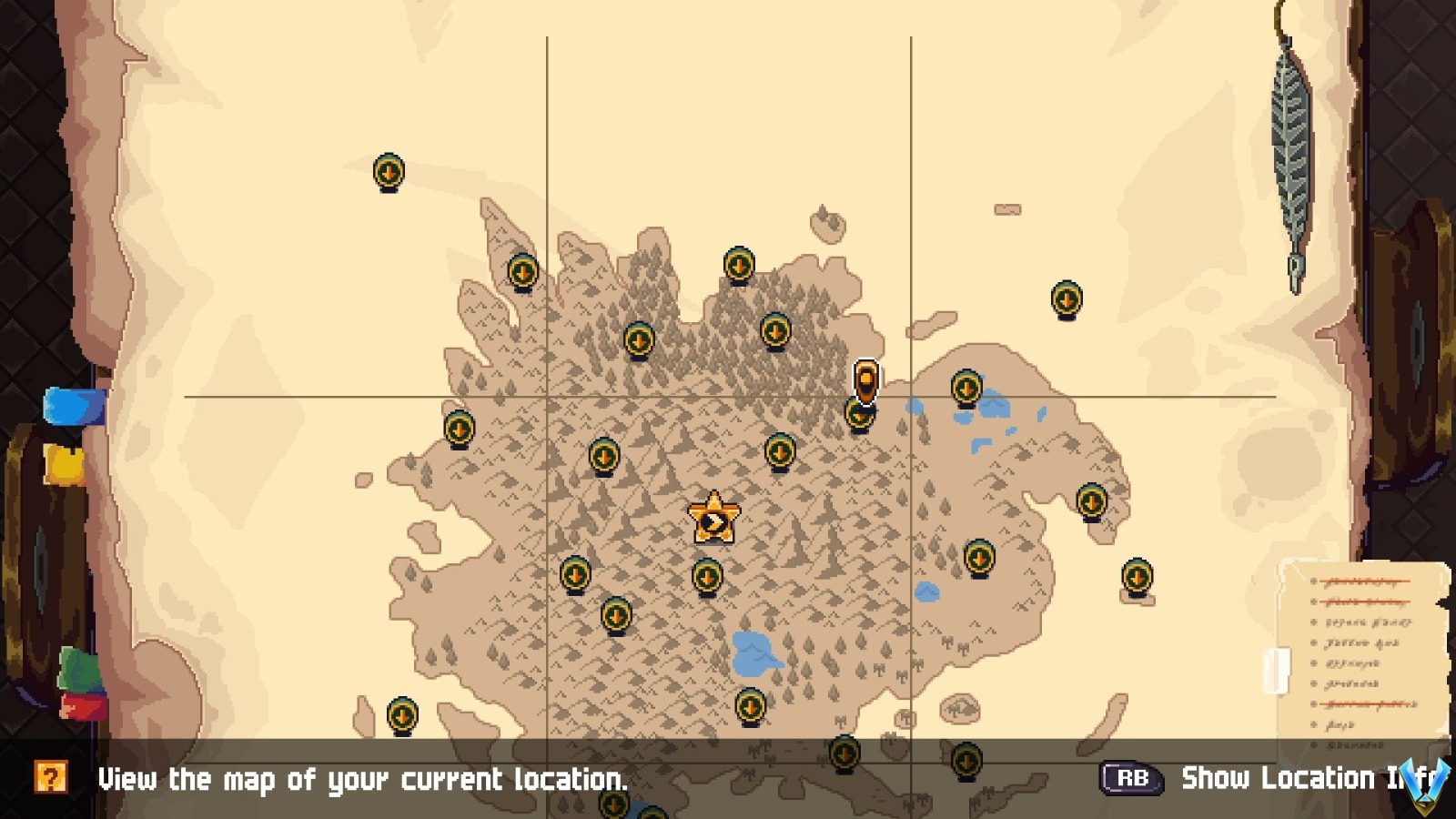
Task: Click the northernmost forest travel marker
Action: [x=738, y=263]
